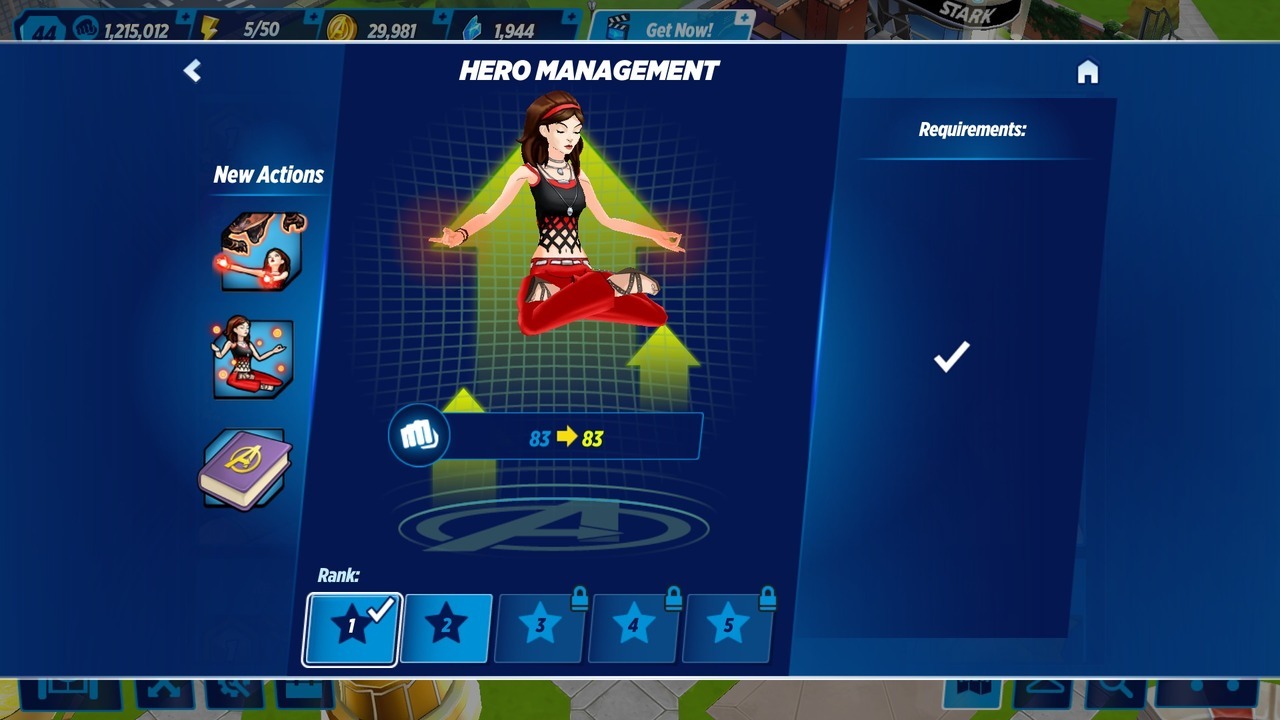1280x720 pixels.
Task: Select locked Rank 3 star tile
Action: coord(540,628)
